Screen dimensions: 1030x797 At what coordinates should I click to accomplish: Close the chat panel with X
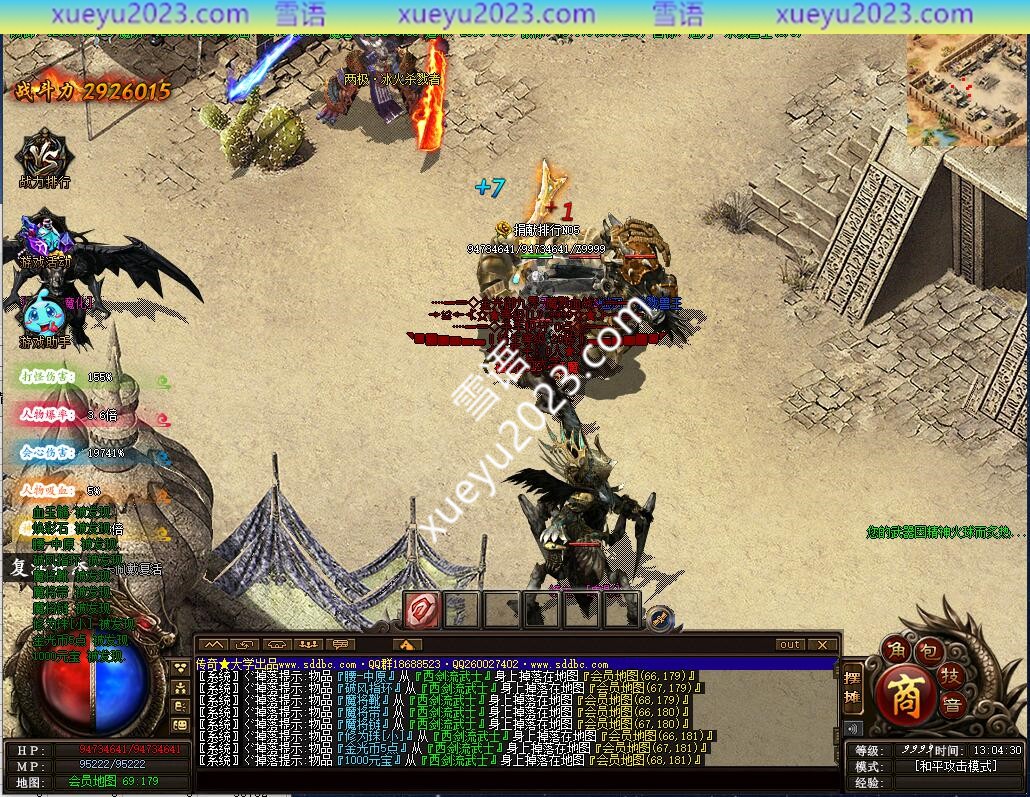[822, 645]
